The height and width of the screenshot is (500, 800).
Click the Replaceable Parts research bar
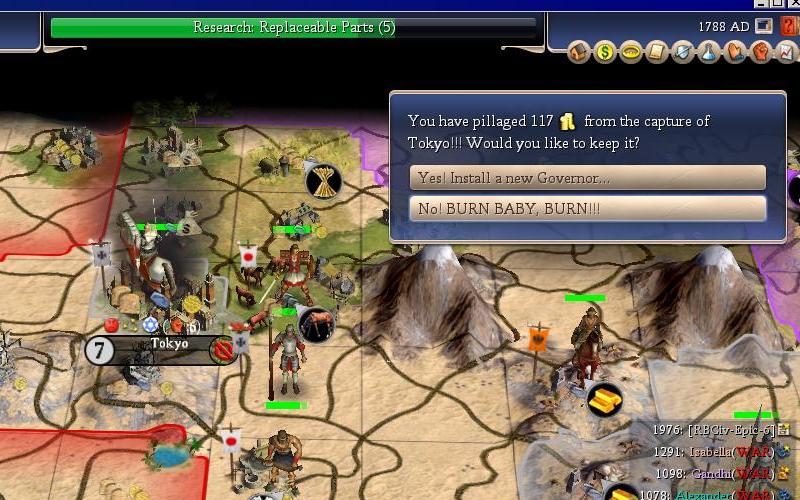click(294, 27)
